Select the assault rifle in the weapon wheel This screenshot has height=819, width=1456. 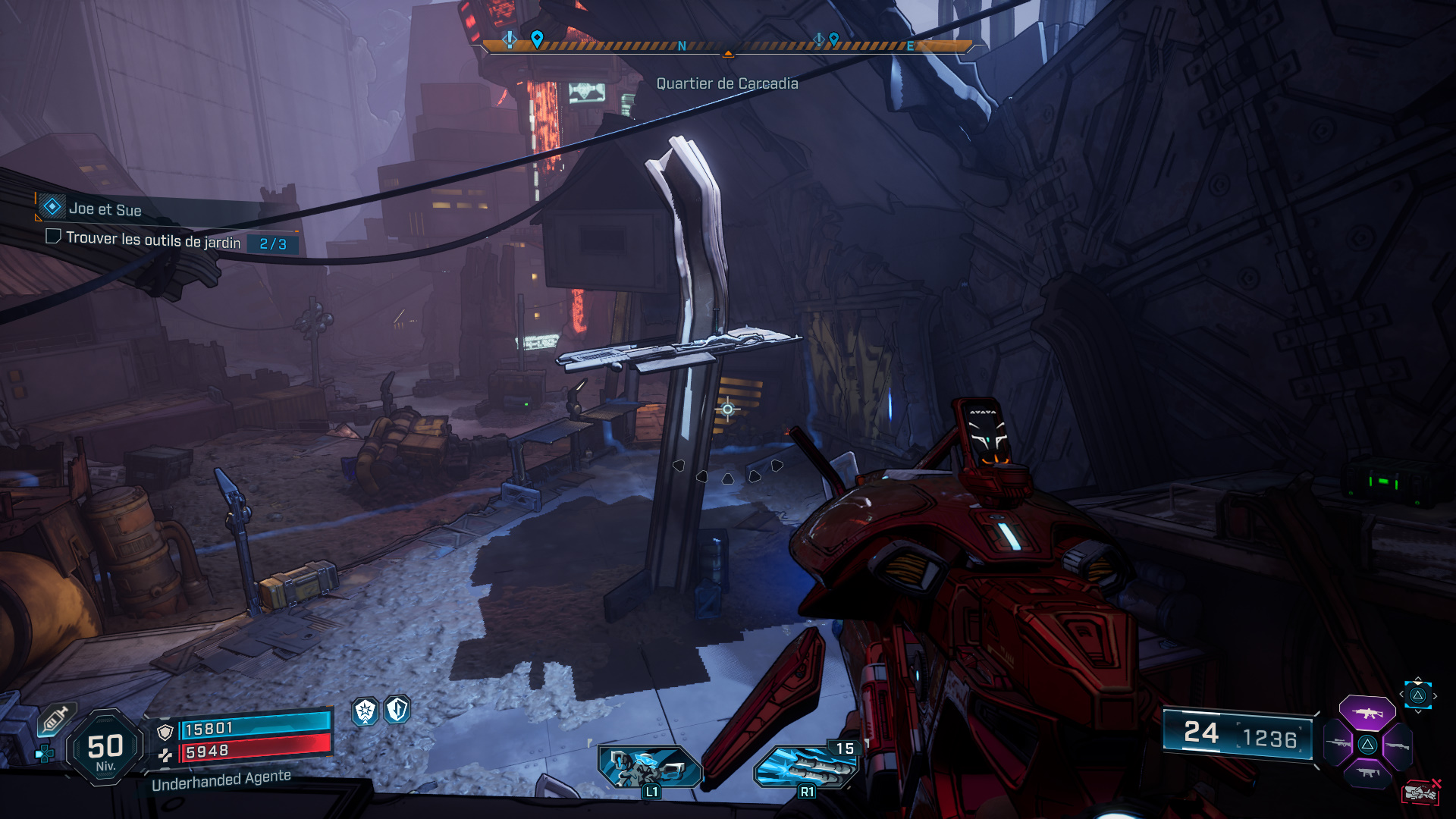point(1367,714)
